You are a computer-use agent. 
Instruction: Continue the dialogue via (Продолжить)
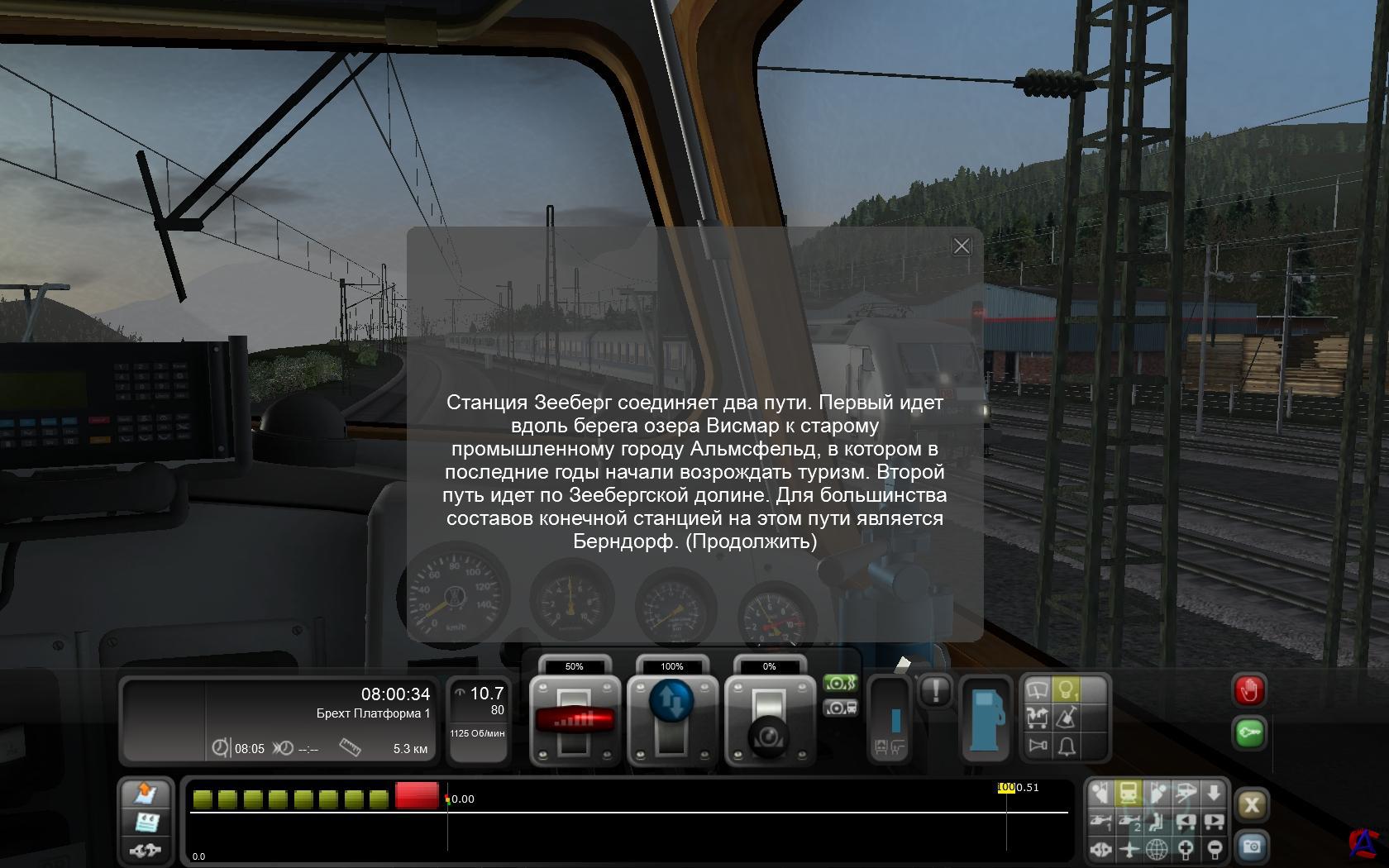[x=751, y=541]
